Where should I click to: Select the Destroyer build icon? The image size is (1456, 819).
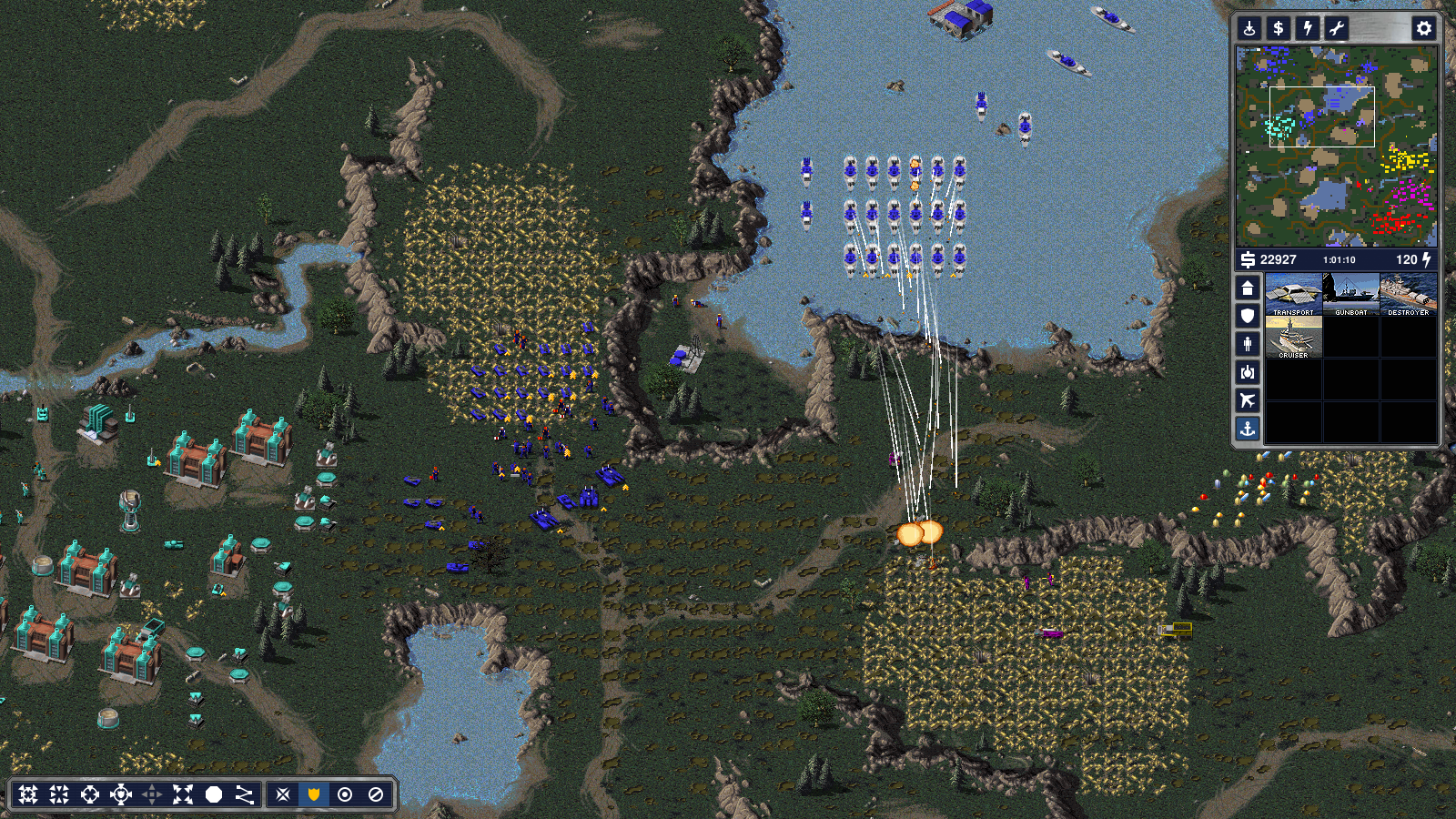pyautogui.click(x=1408, y=294)
